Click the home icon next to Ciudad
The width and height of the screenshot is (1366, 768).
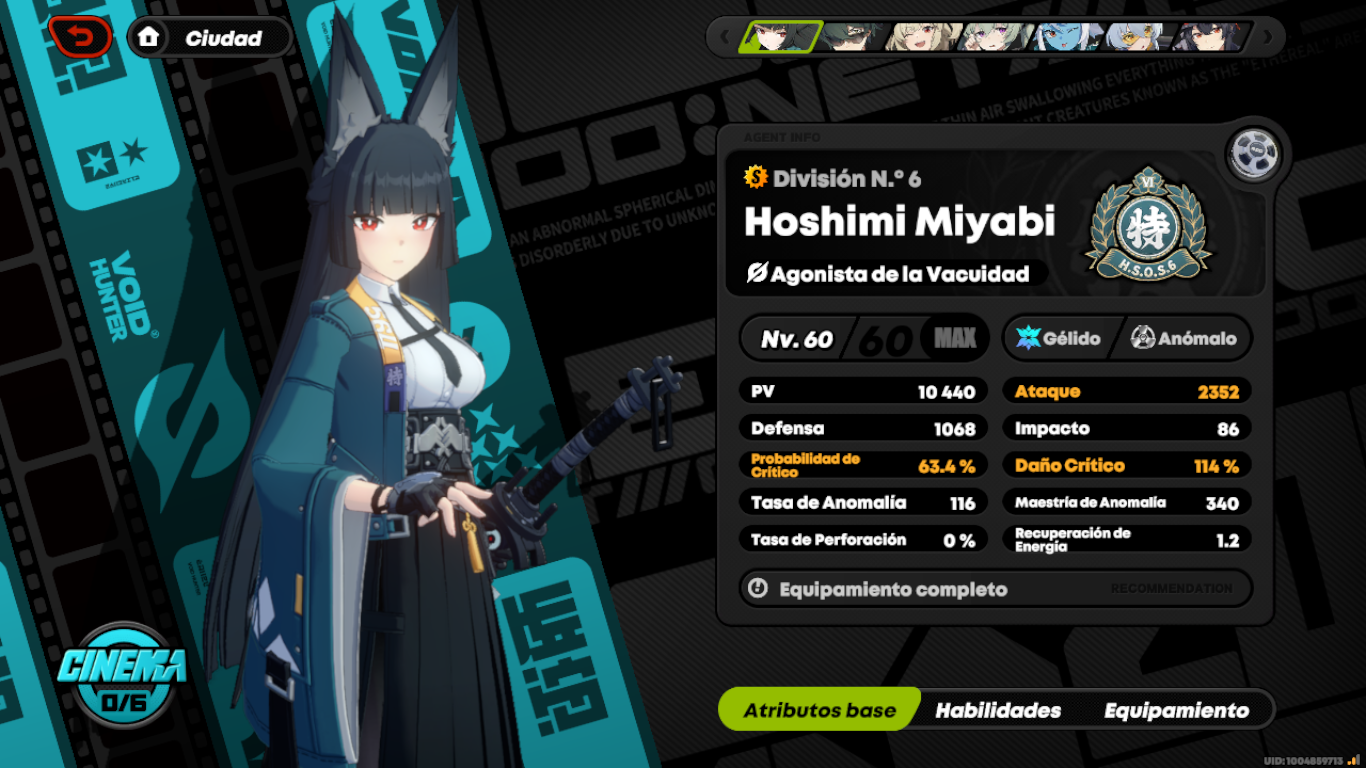point(148,37)
